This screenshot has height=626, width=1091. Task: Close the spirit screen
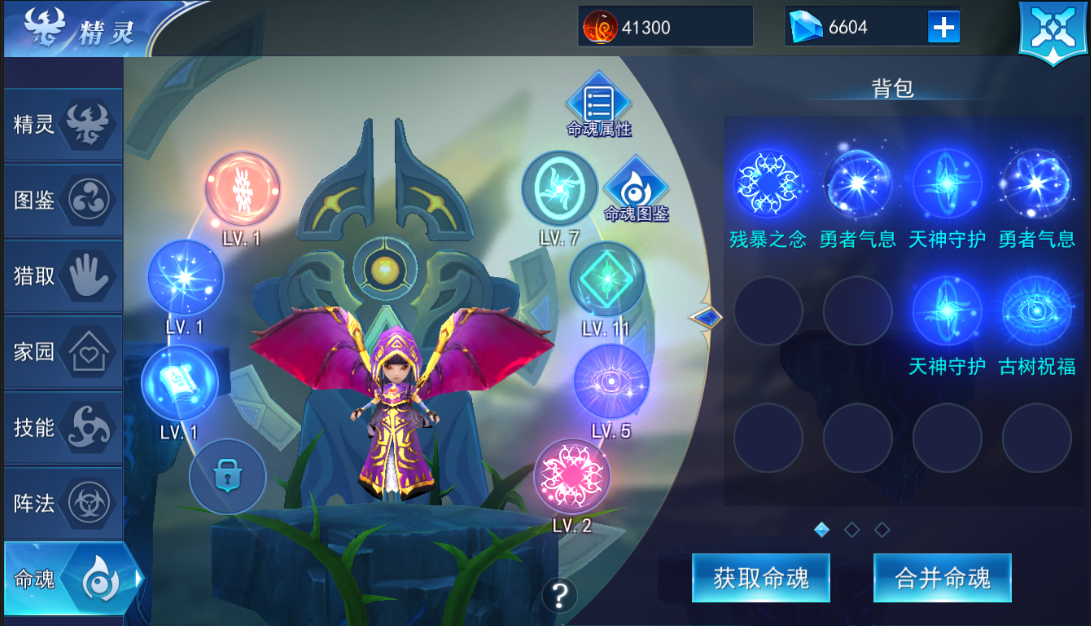(x=1052, y=30)
